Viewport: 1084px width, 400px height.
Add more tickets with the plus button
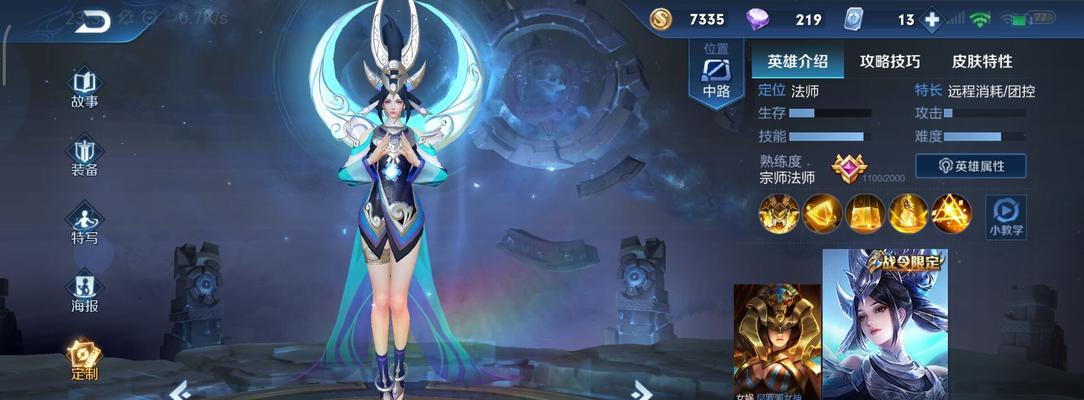(x=932, y=20)
